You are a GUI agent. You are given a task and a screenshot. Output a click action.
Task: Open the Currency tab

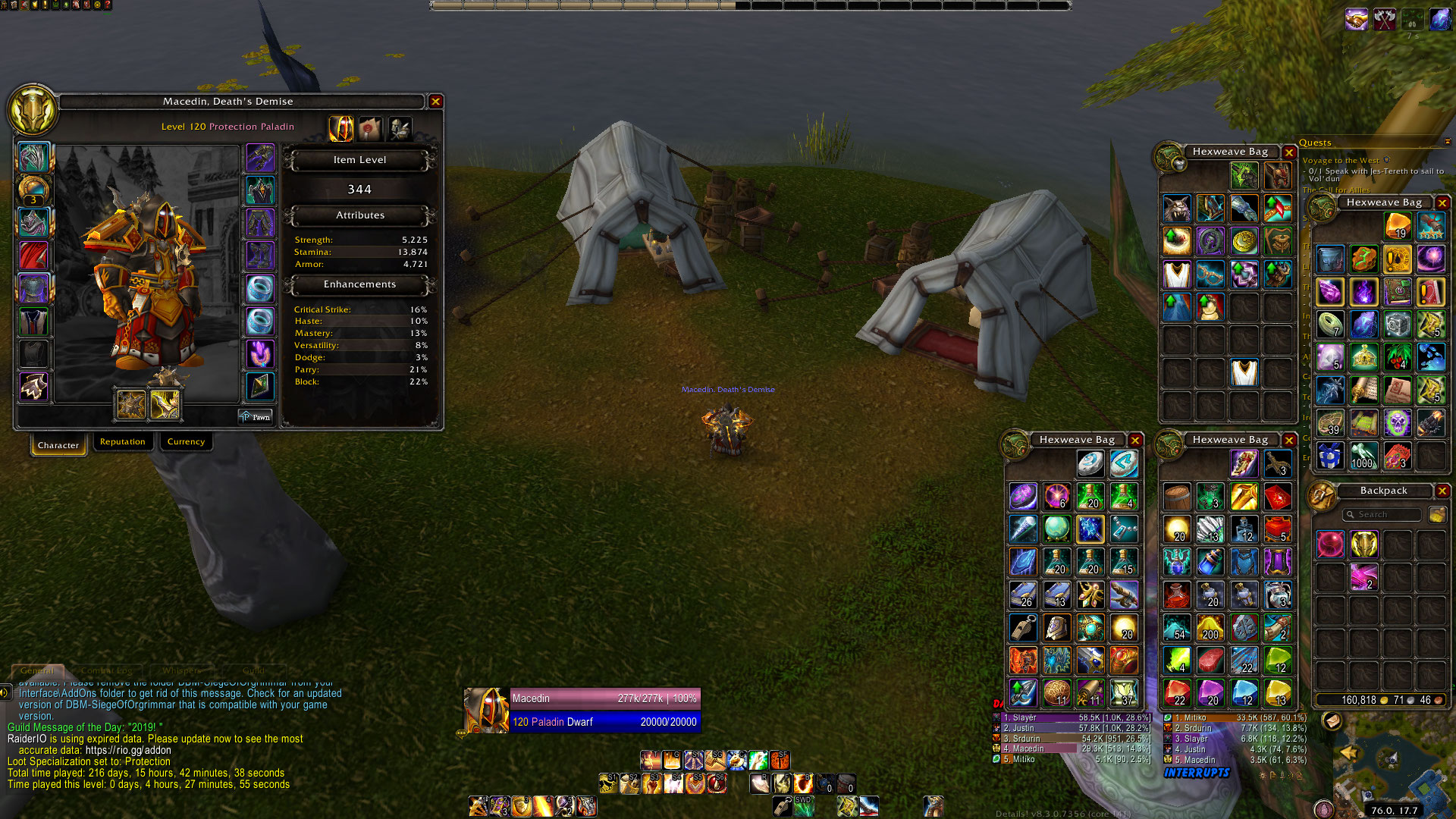point(186,441)
